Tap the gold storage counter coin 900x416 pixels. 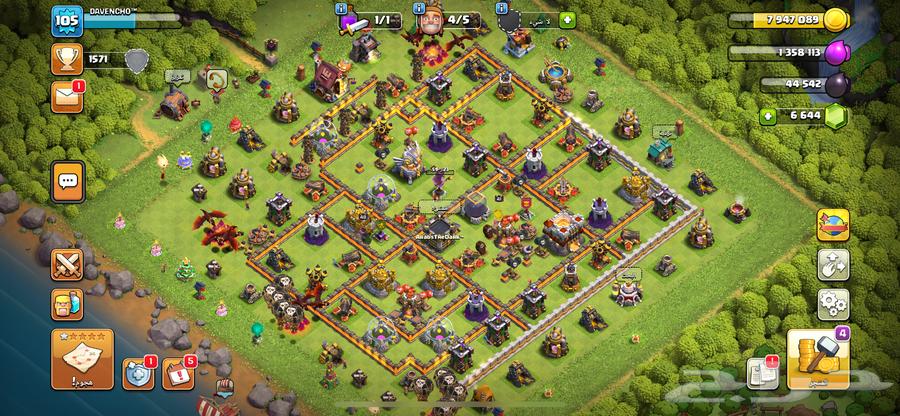(864, 19)
